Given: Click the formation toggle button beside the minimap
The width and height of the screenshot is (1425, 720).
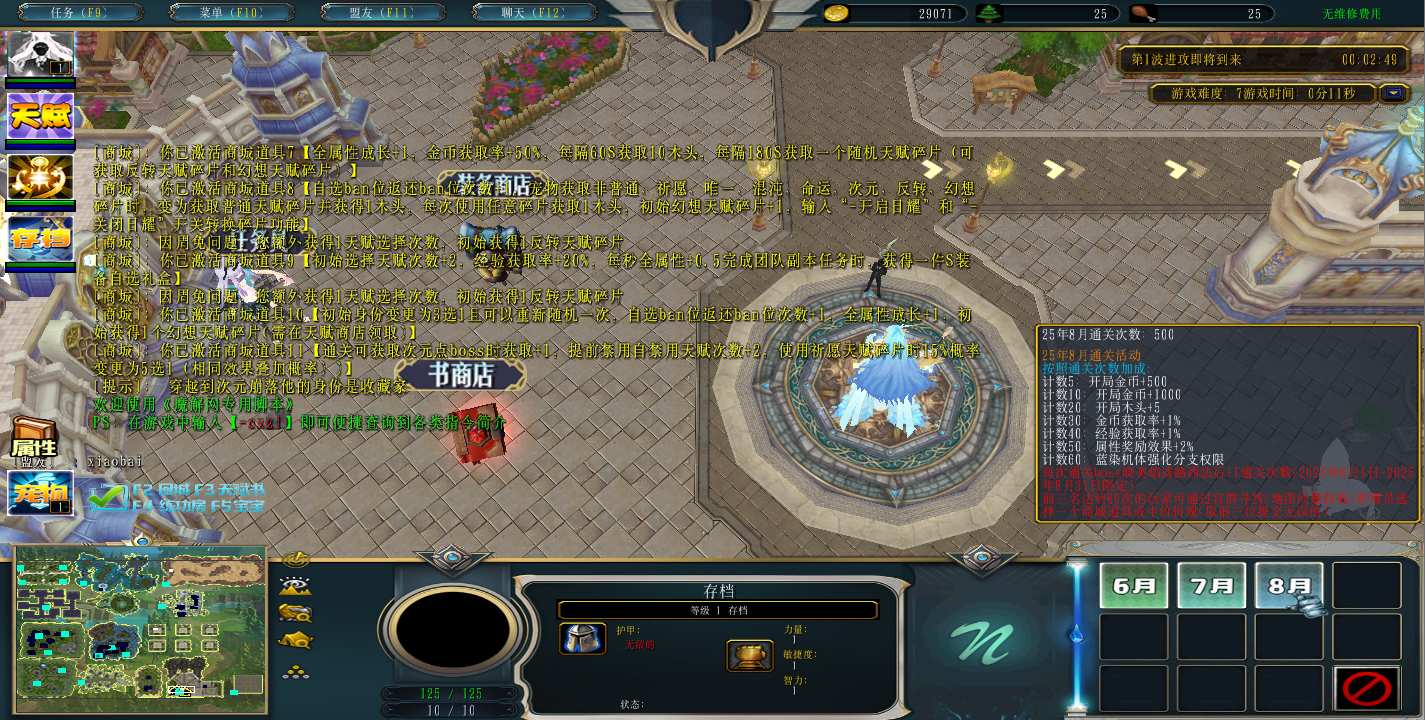Looking at the screenshot, I should pos(296,671).
